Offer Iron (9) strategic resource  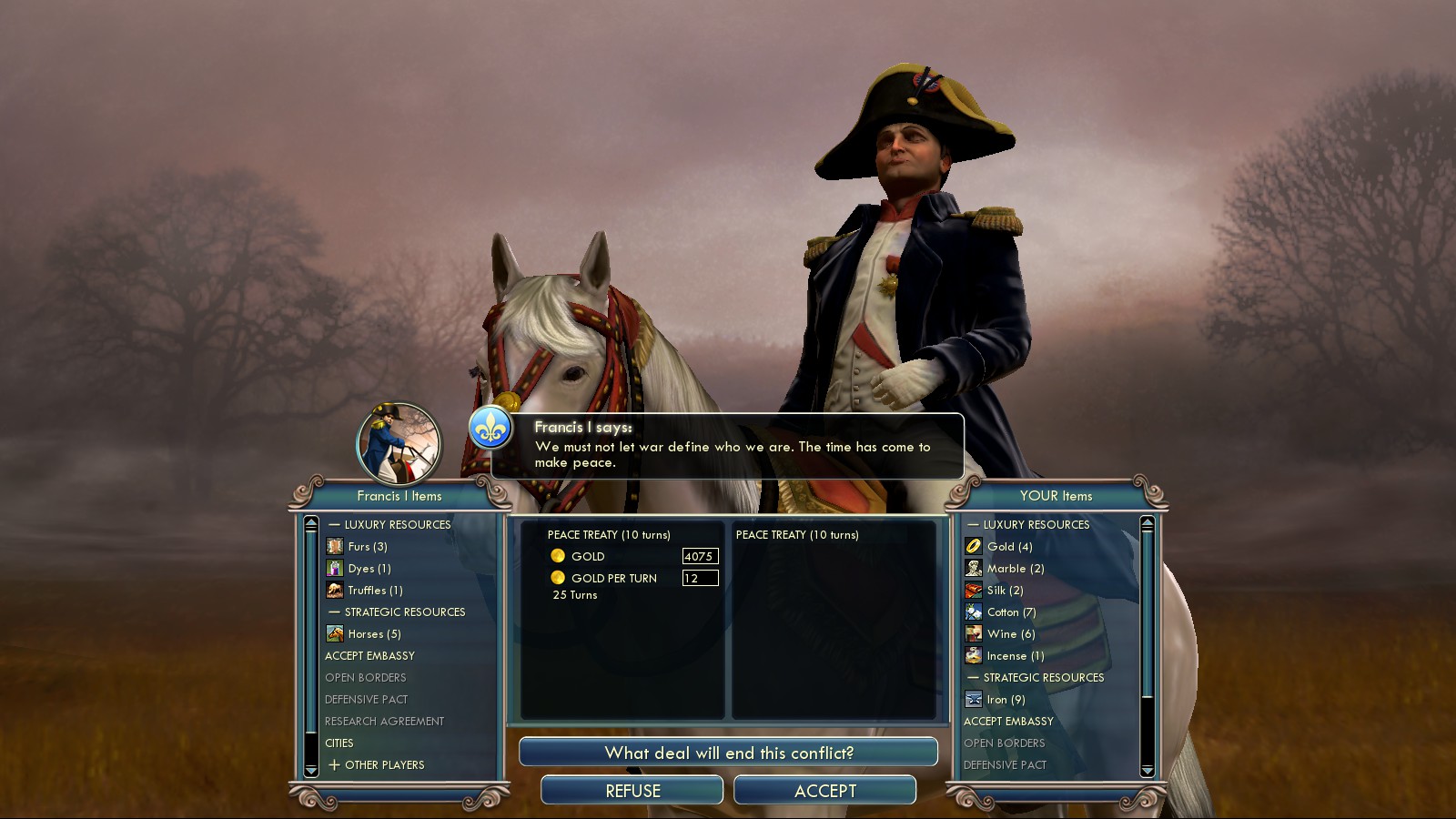coord(1006,700)
